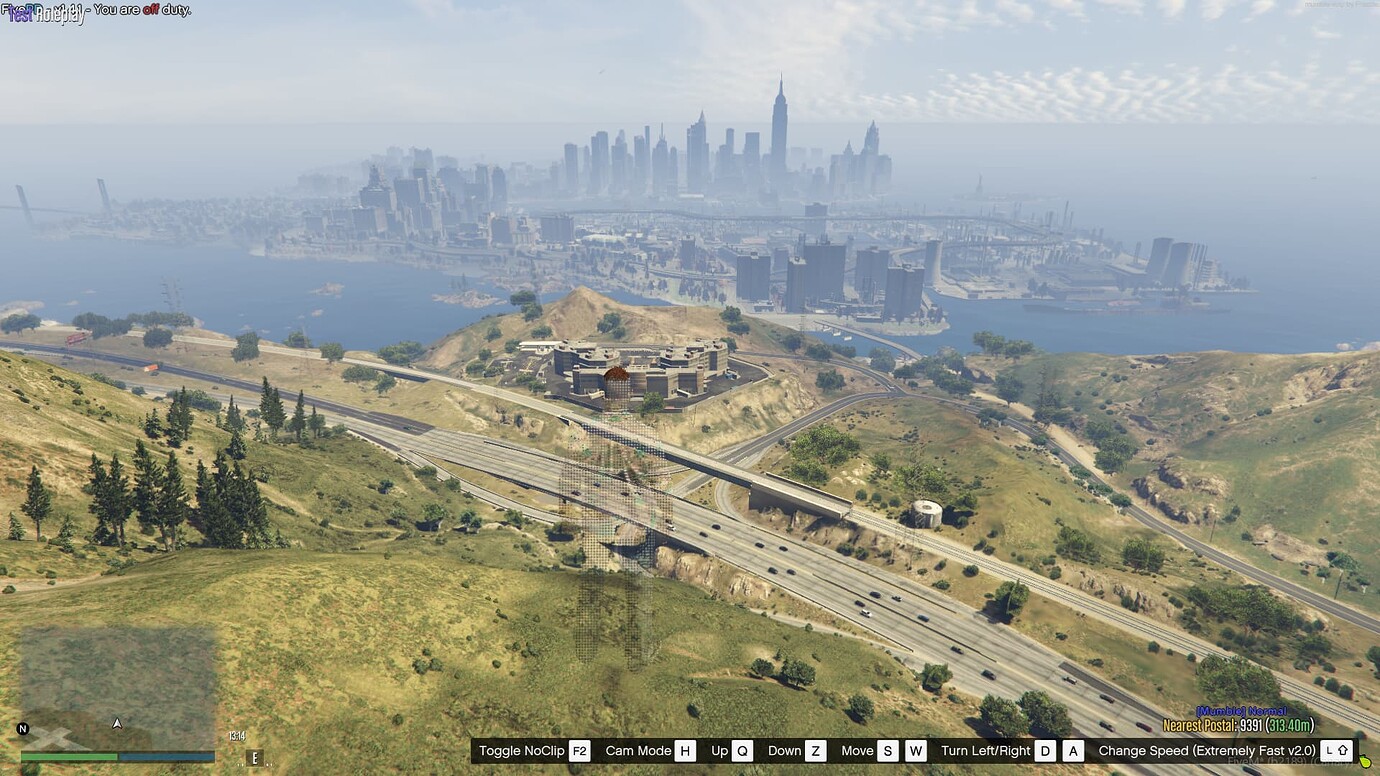Image resolution: width=1380 pixels, height=776 pixels.
Task: Click the Turn Right A key icon
Action: click(1071, 750)
